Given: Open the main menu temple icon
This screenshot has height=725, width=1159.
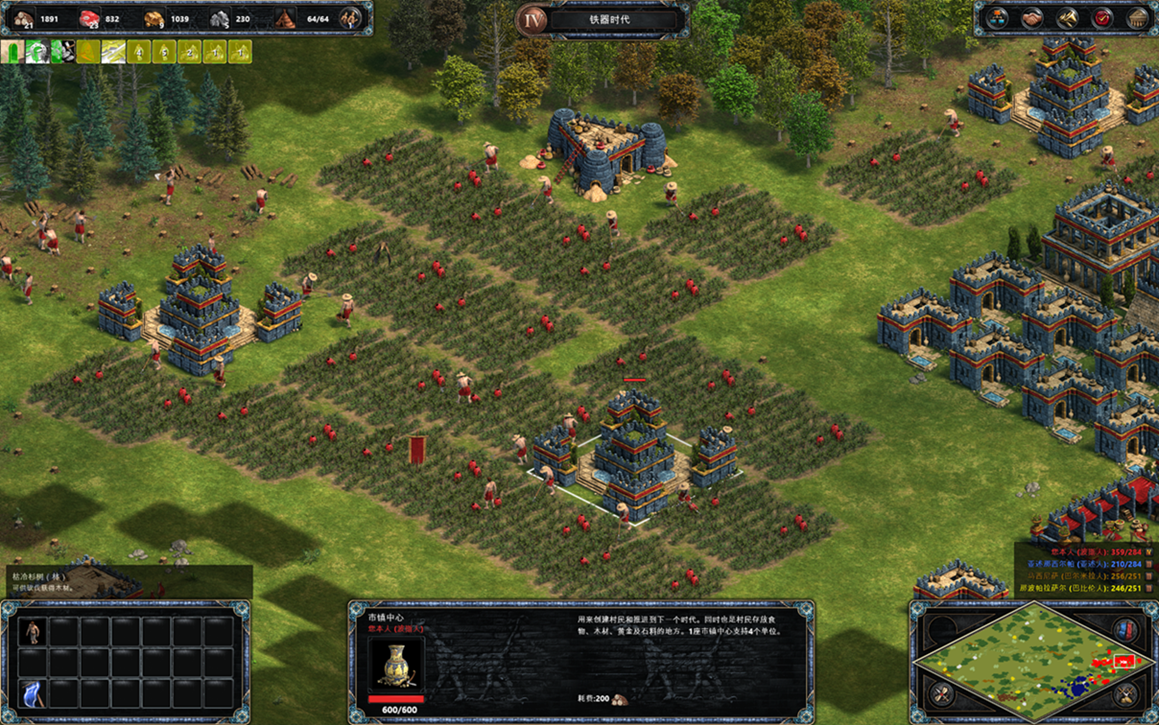Looking at the screenshot, I should [x=1137, y=18].
